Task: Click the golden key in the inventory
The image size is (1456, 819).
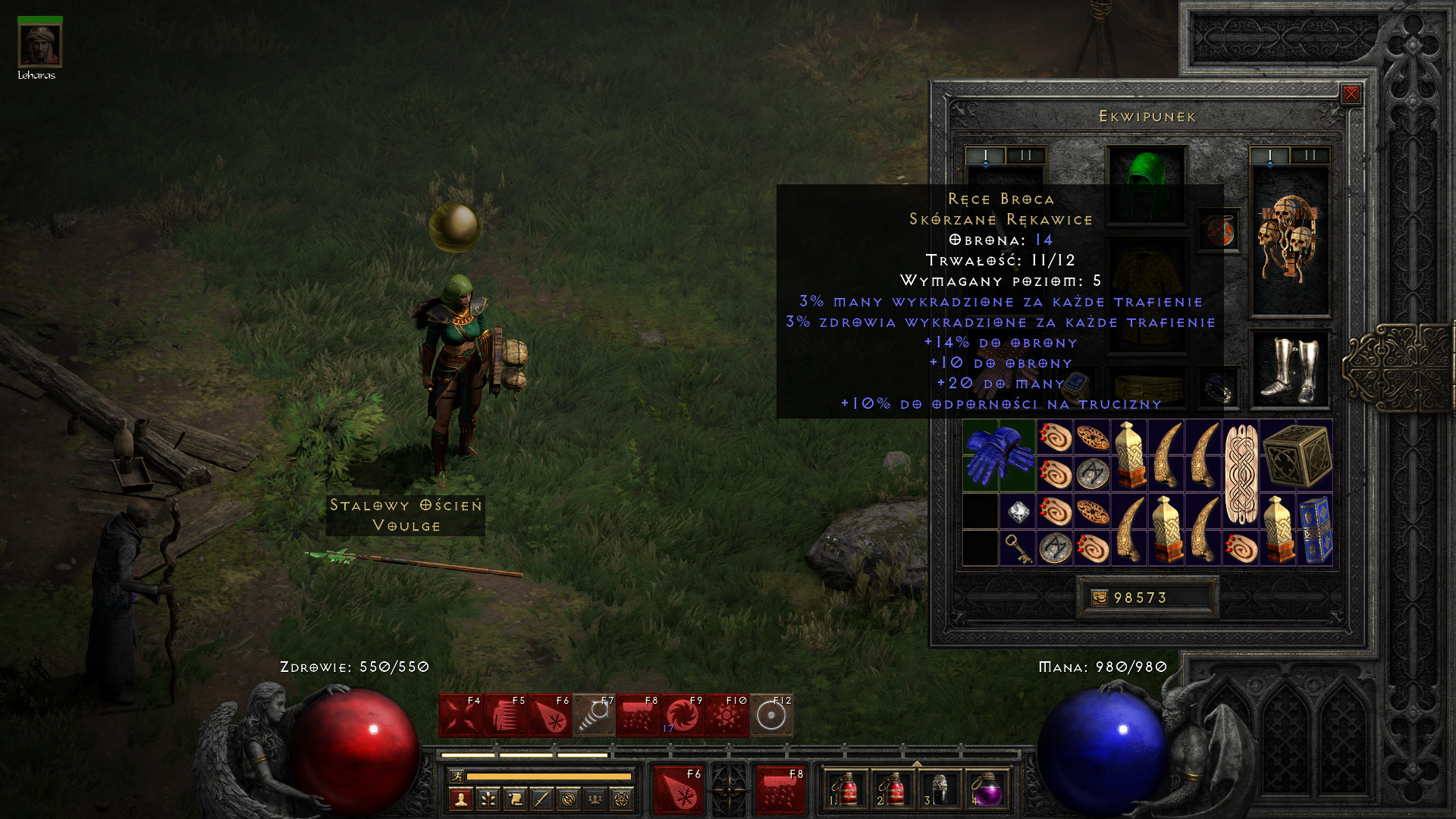Action: point(1018,548)
